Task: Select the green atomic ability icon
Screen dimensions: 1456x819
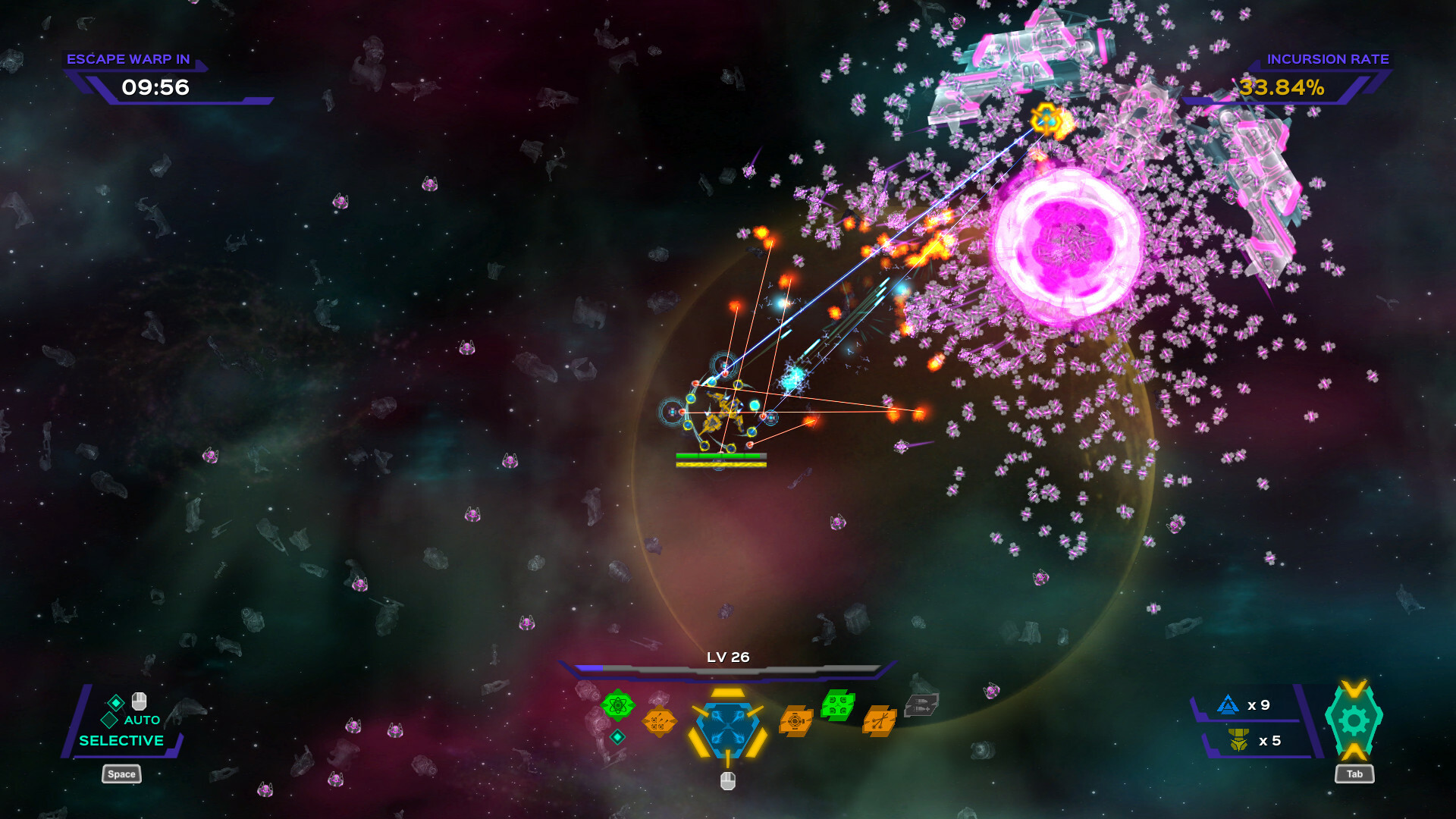Action: [x=619, y=705]
